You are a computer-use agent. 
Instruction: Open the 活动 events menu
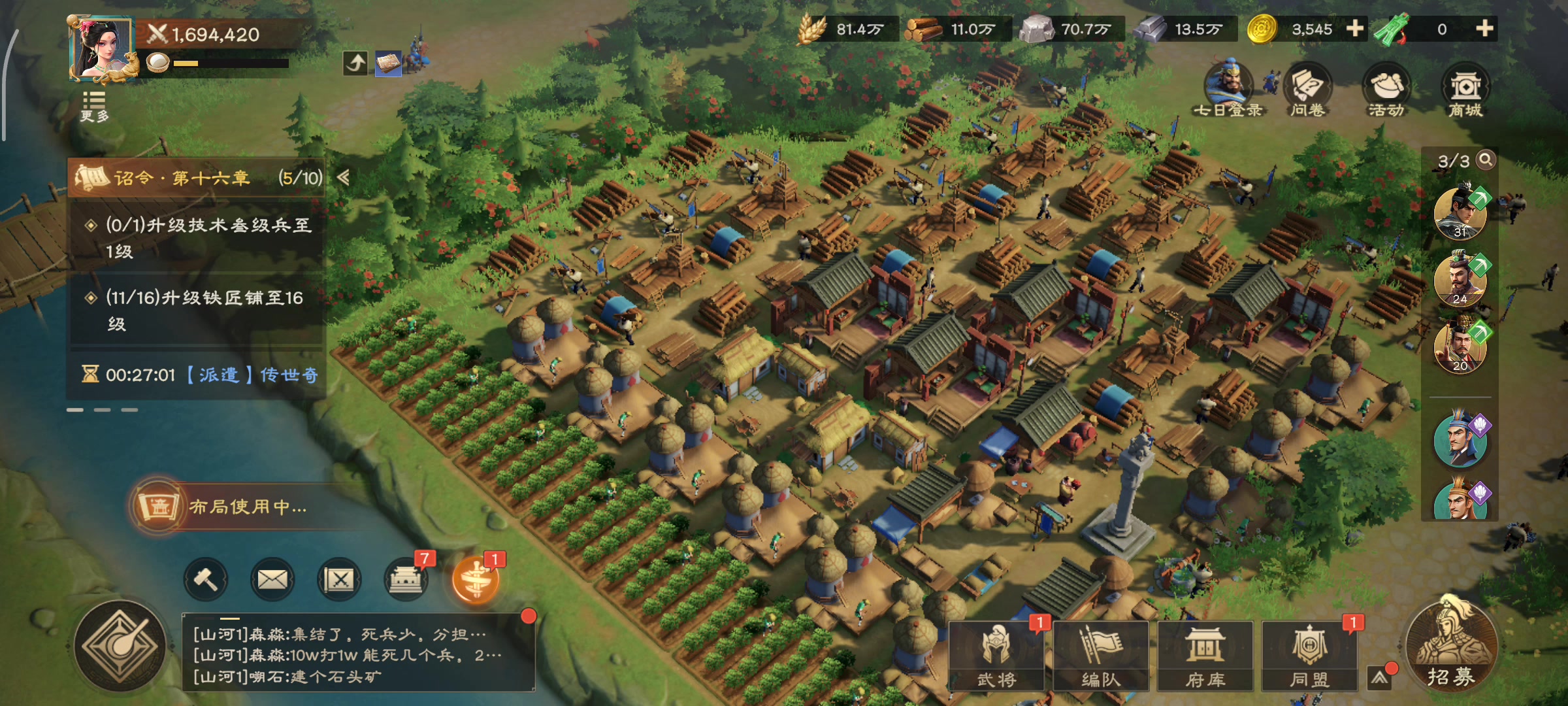(1386, 90)
